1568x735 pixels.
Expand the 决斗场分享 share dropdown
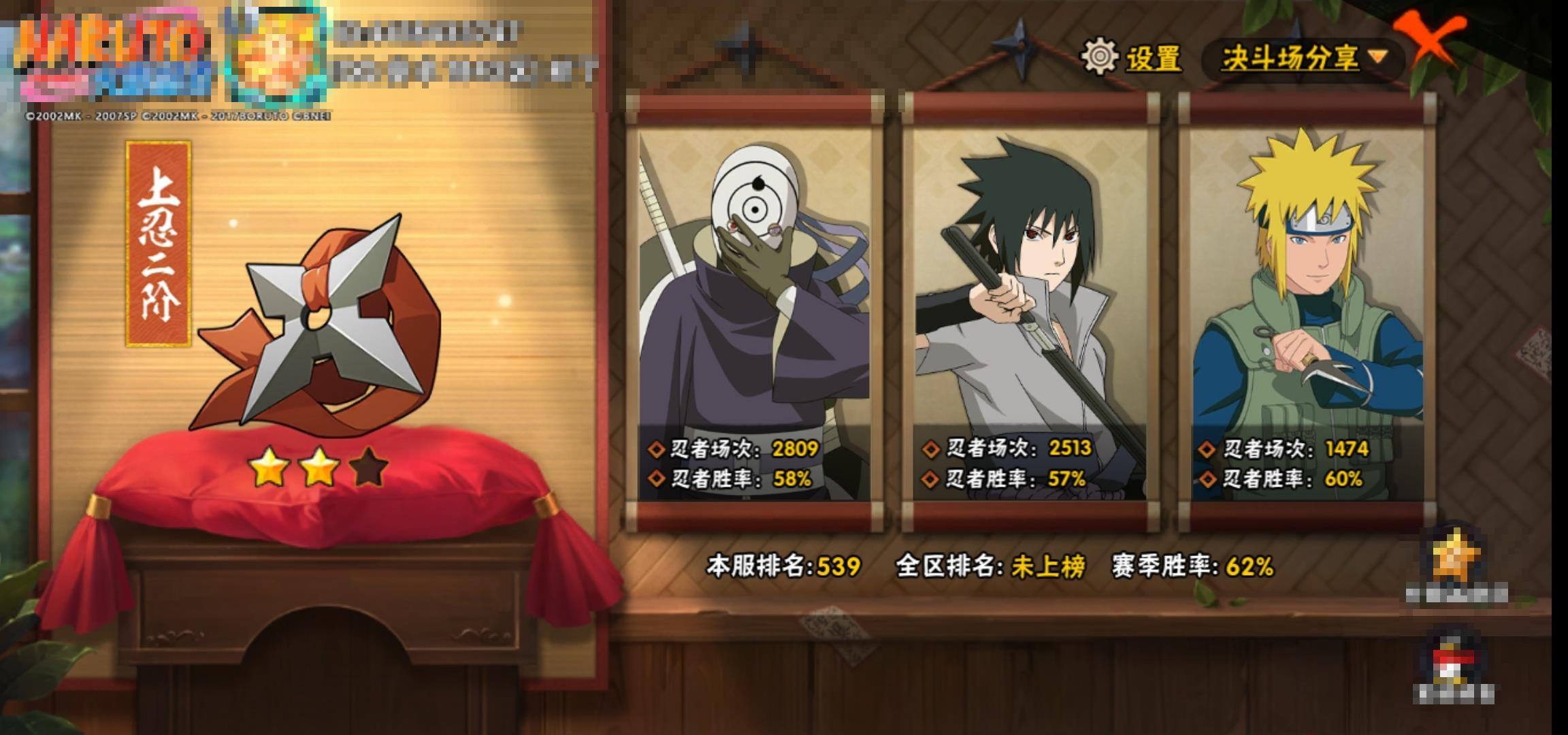[x=1303, y=58]
